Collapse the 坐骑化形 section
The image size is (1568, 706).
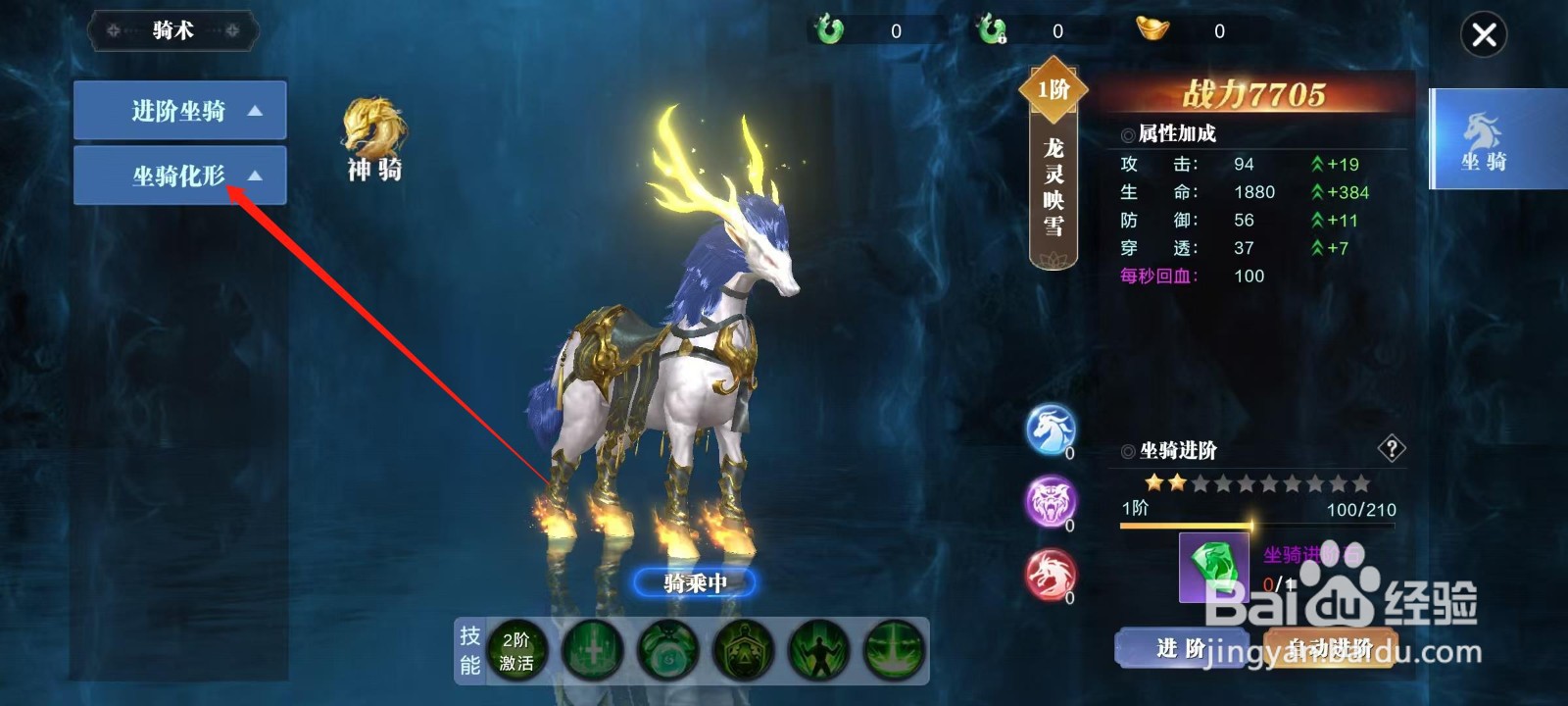(179, 176)
